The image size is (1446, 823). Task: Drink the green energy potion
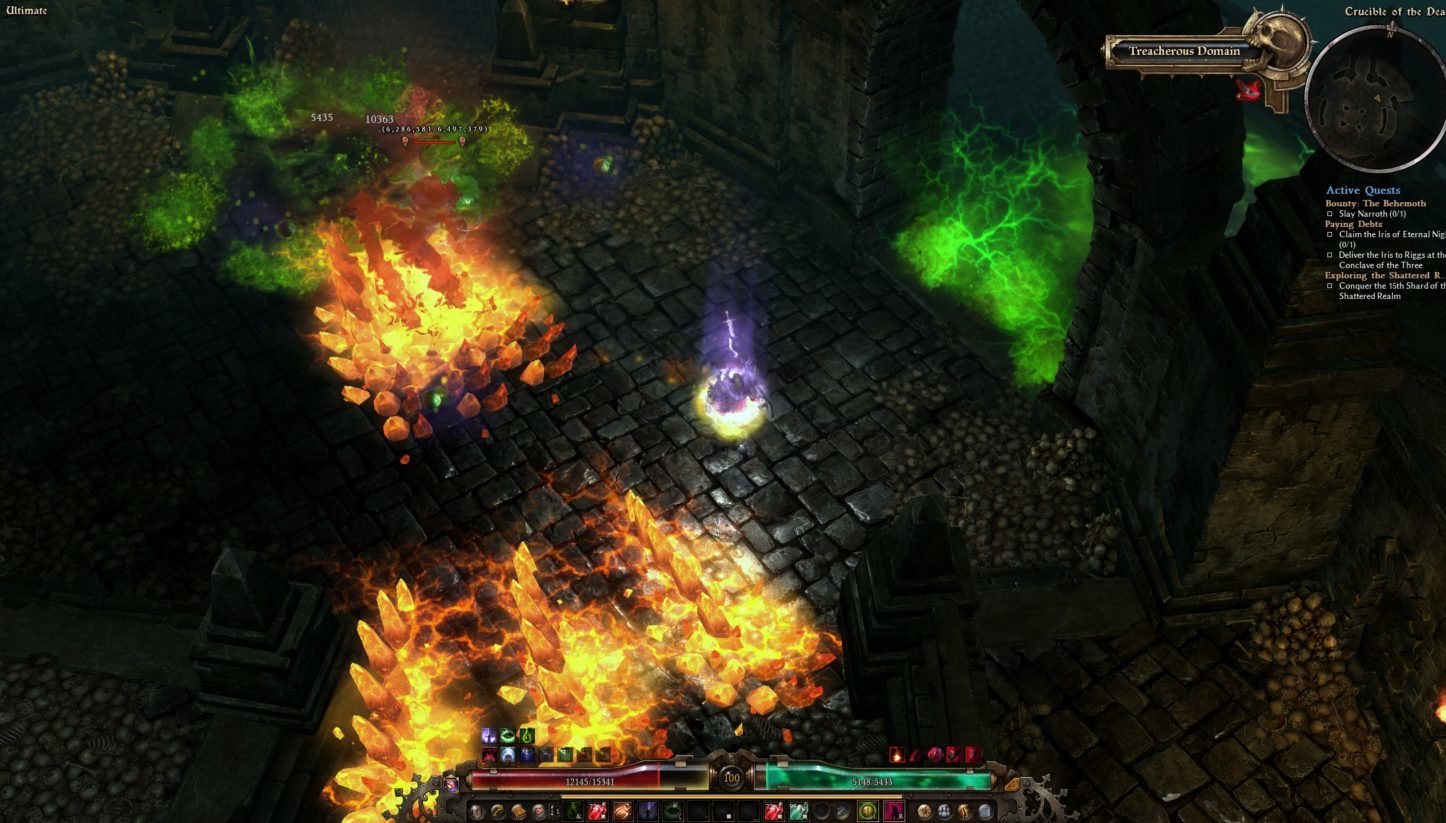(x=798, y=811)
